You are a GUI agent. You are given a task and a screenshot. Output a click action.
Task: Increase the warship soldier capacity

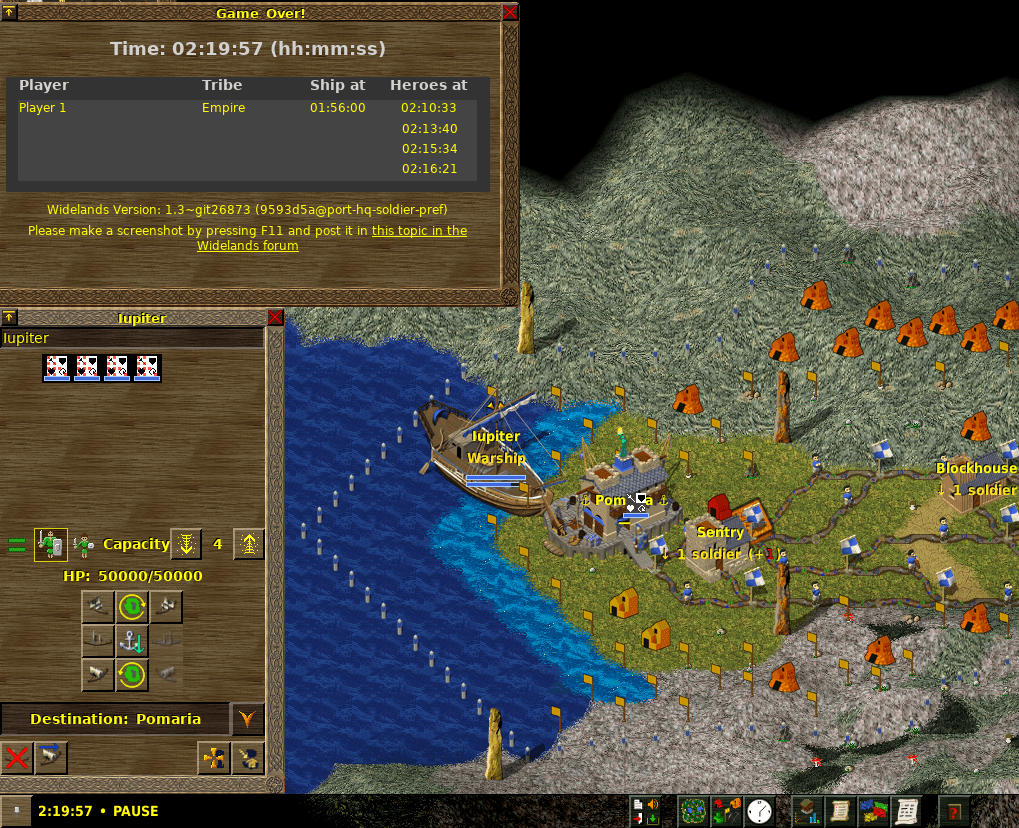[249, 545]
